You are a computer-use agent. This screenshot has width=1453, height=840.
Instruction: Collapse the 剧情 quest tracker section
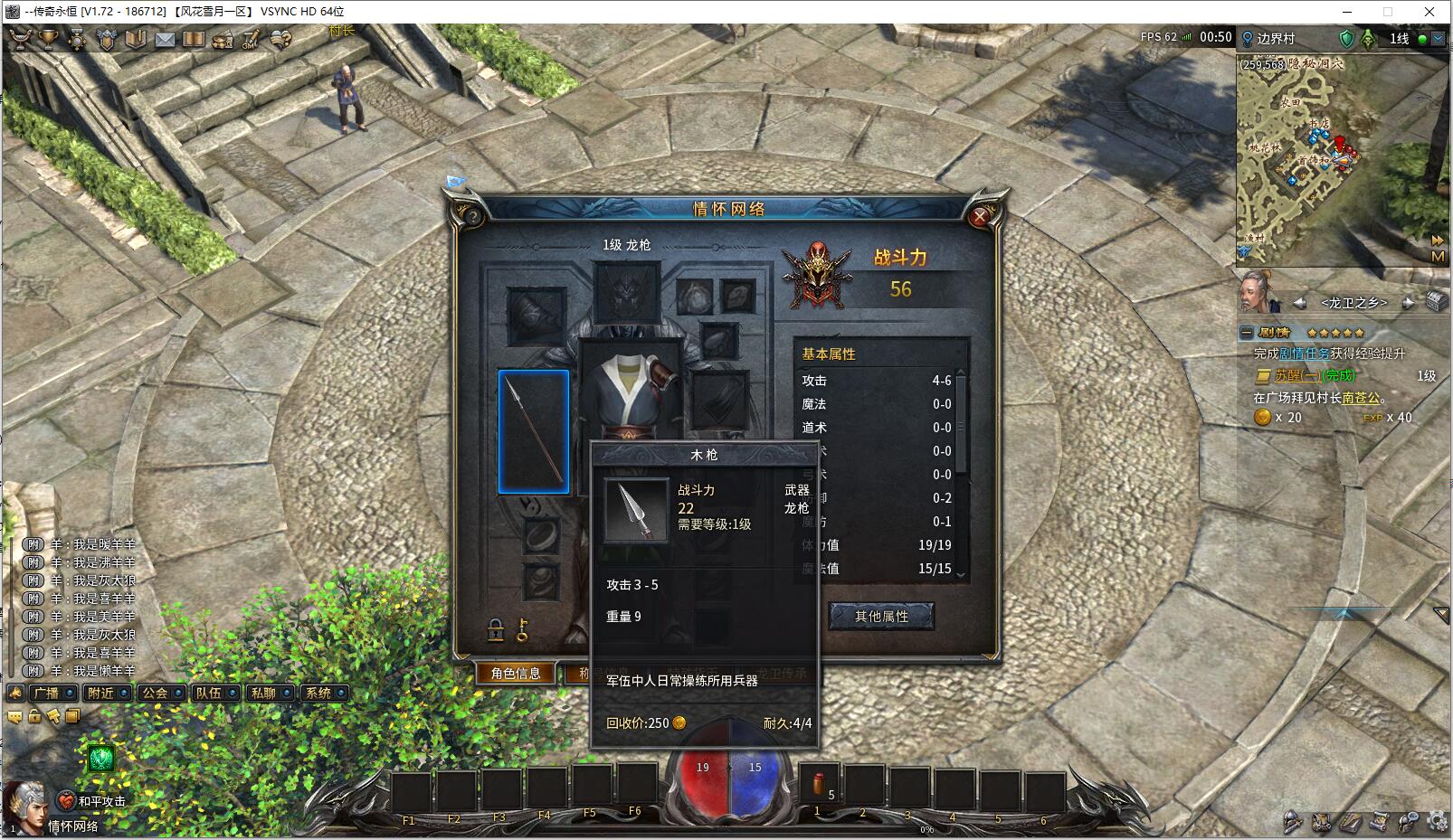click(x=1247, y=333)
